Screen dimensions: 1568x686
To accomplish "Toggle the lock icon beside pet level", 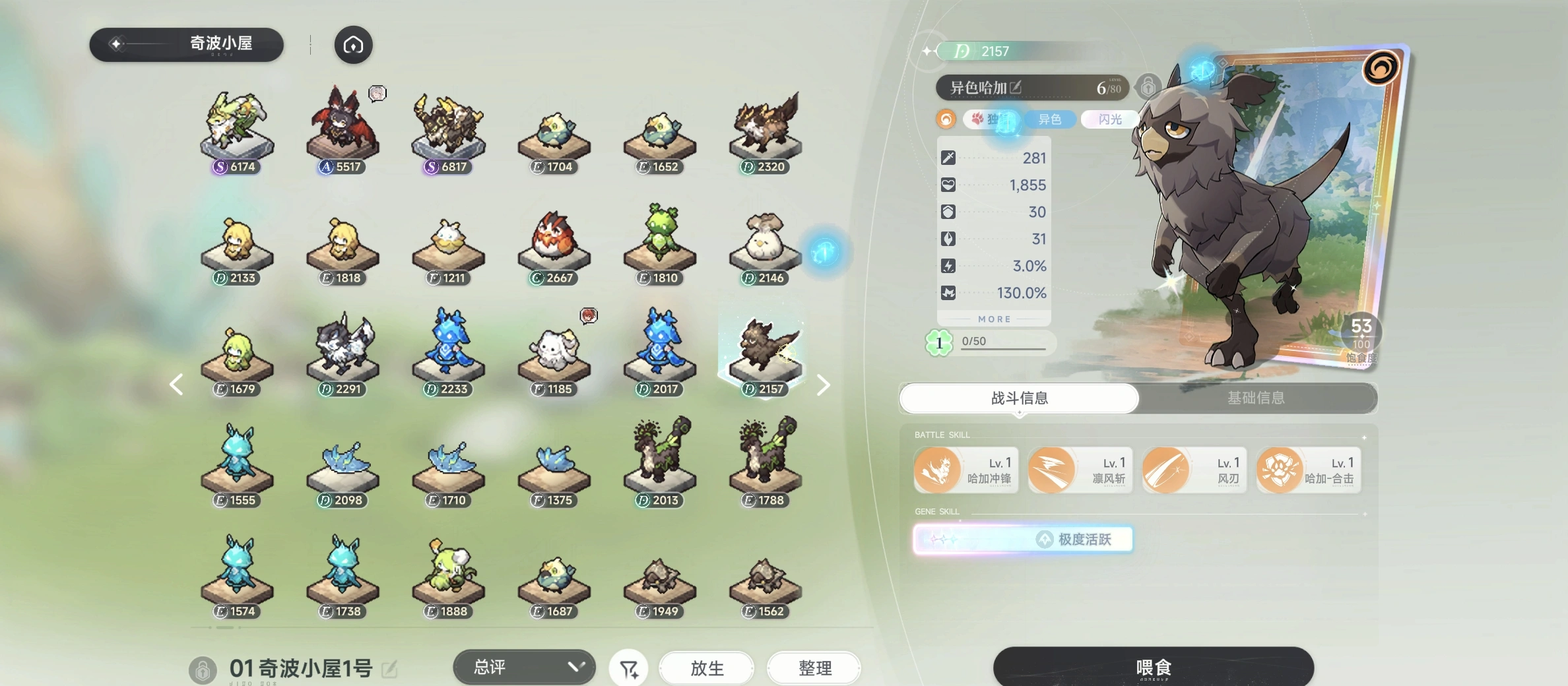I will click(x=1148, y=87).
